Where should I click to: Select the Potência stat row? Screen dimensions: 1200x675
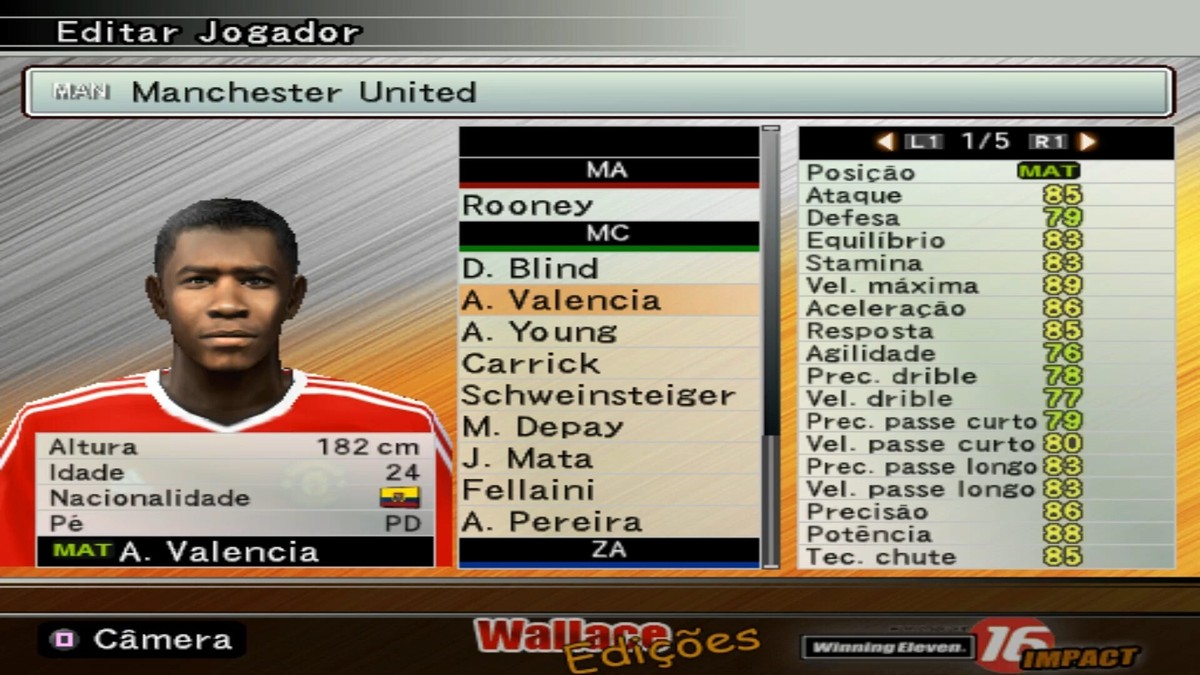pos(985,534)
